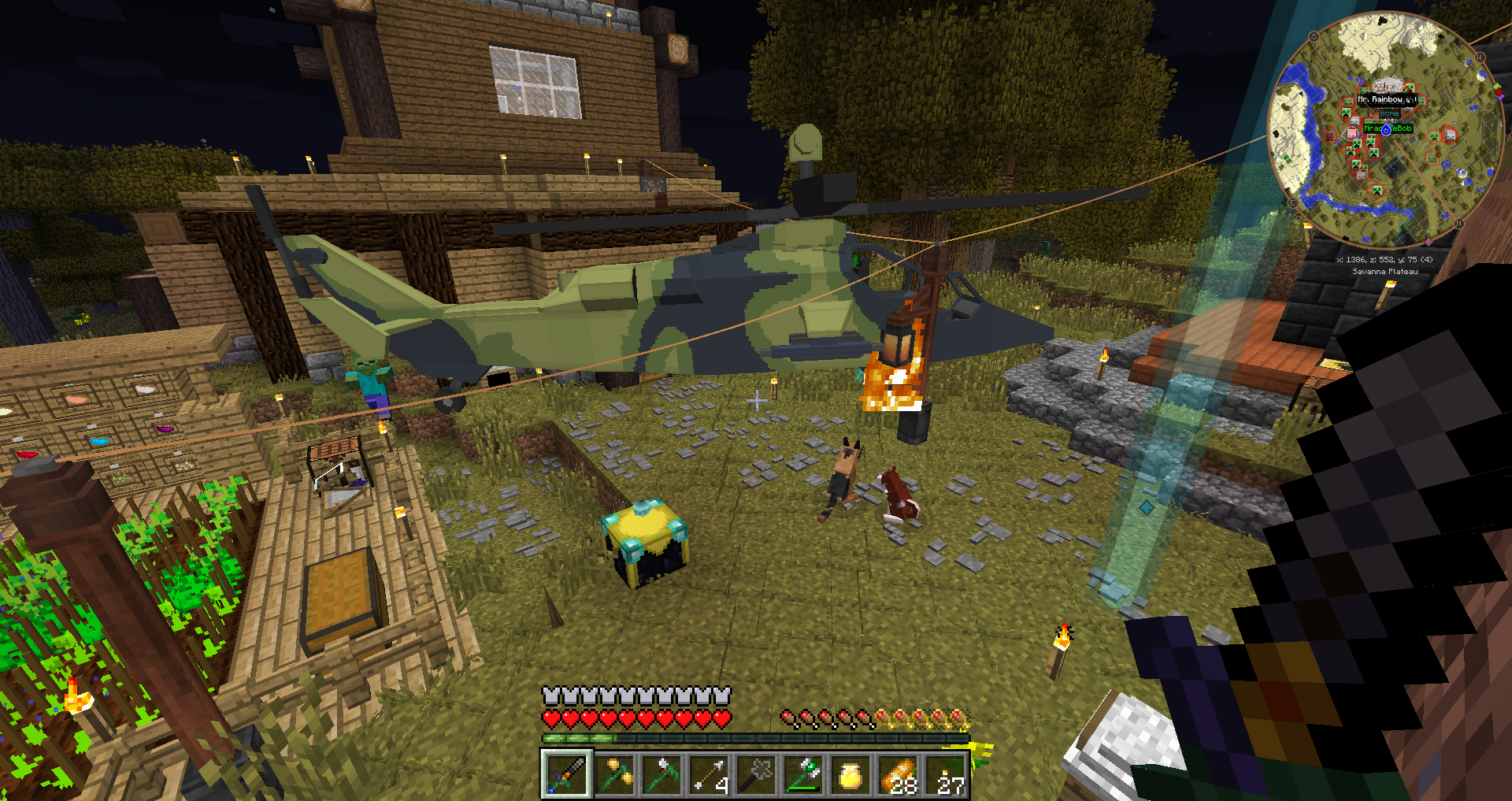Select the gold-headed pickaxe hotbar slot
This screenshot has height=801, width=1512.
(614, 774)
